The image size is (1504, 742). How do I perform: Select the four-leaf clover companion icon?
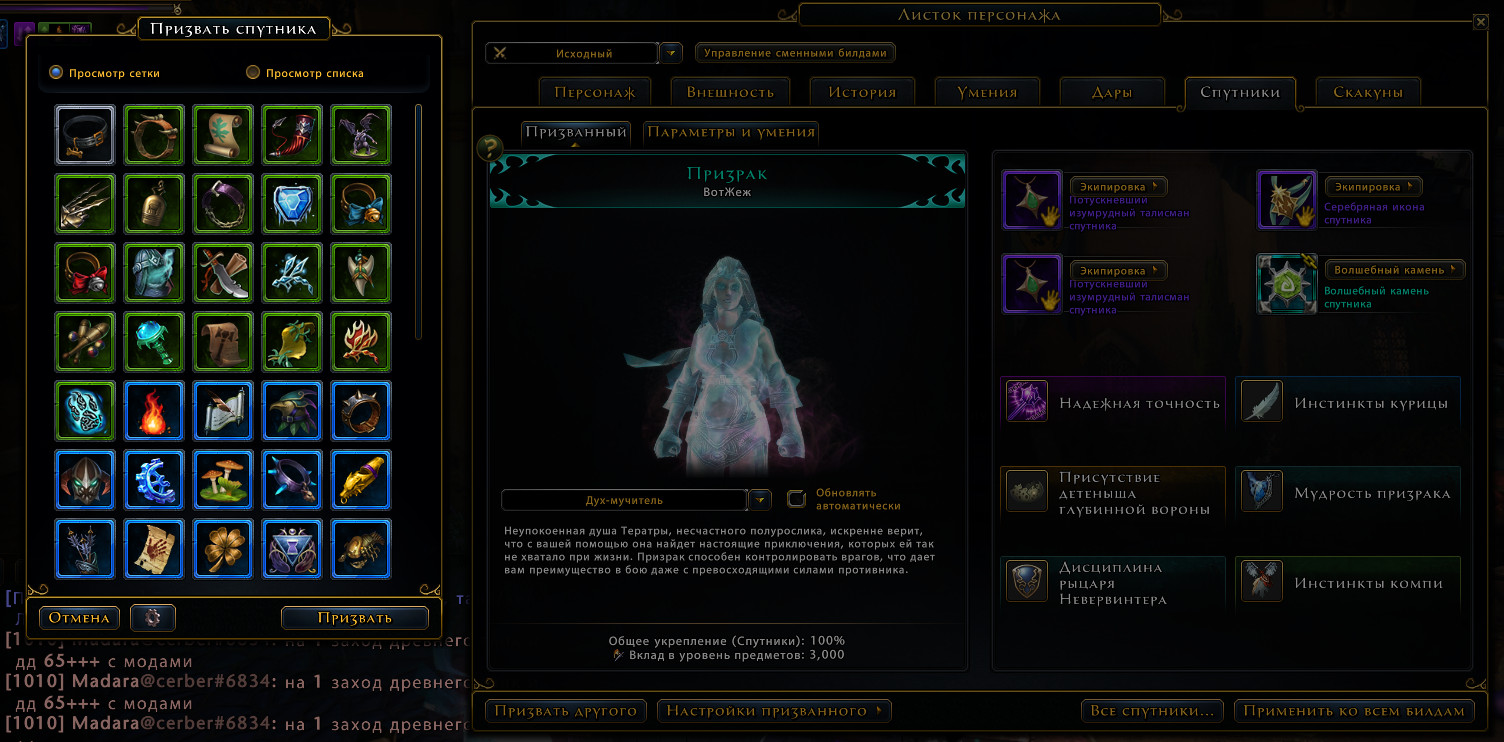(223, 549)
